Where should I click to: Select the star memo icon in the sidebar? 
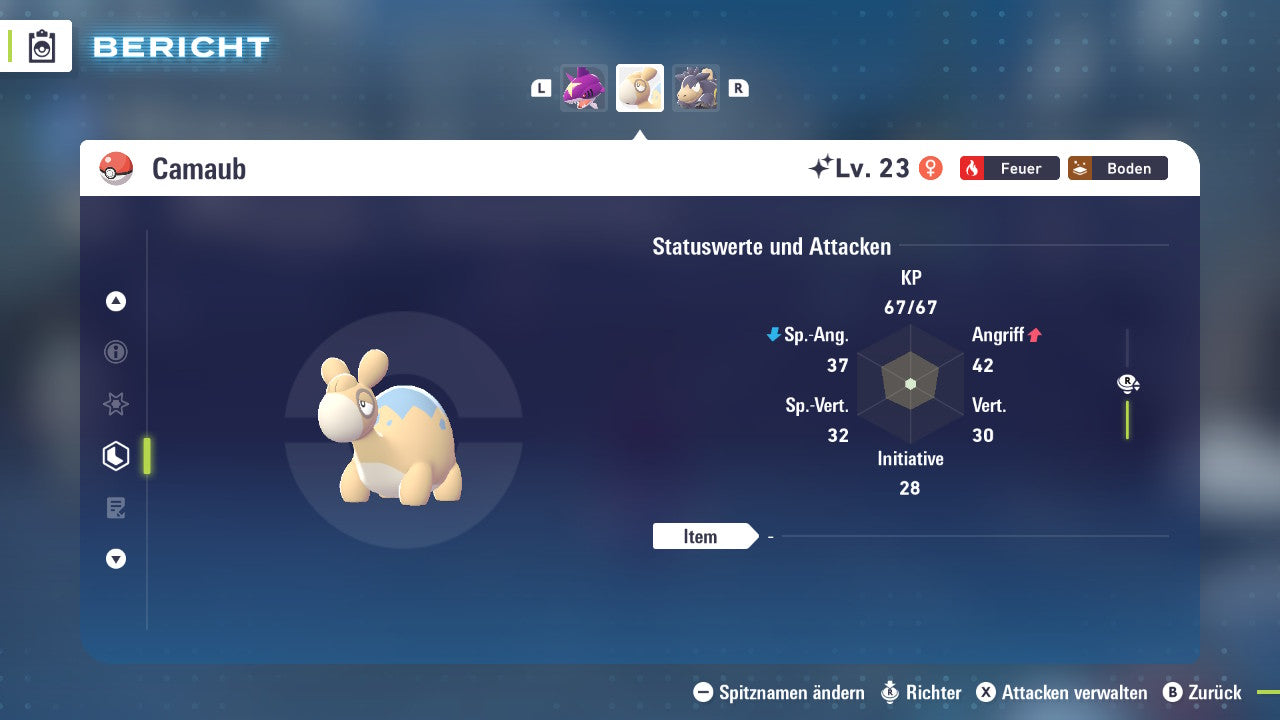tap(115, 404)
